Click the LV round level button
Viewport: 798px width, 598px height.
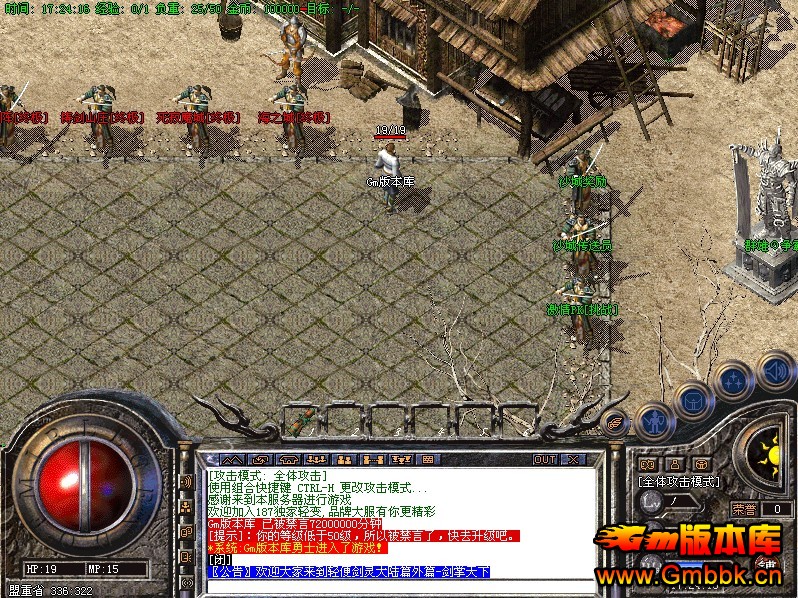point(652,500)
